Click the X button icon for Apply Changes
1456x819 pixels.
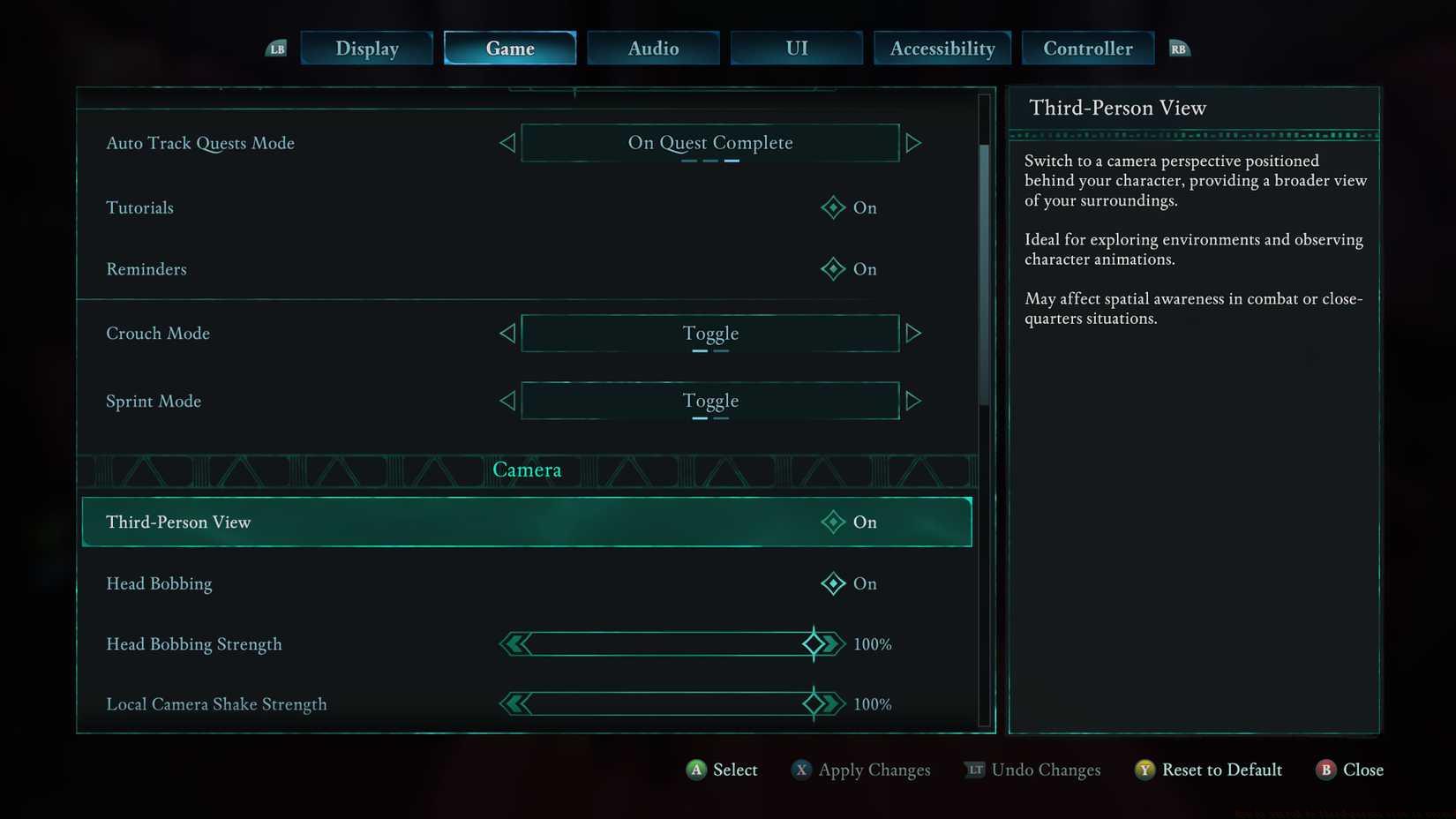[x=801, y=770]
